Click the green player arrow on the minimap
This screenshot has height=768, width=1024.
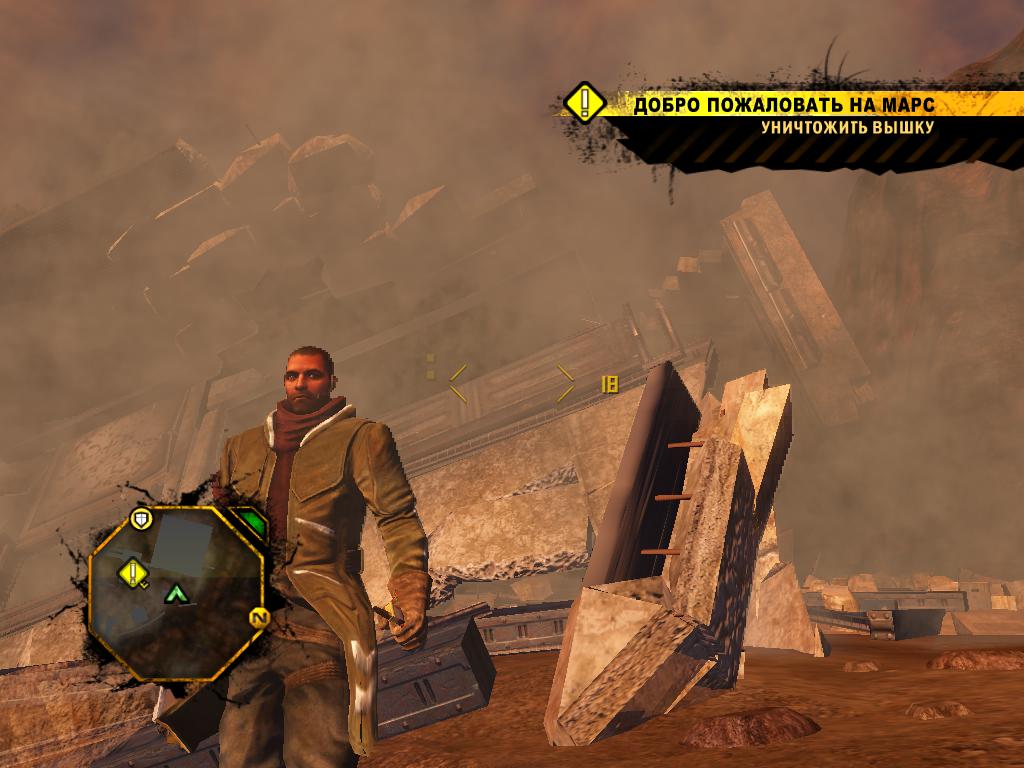click(x=178, y=594)
